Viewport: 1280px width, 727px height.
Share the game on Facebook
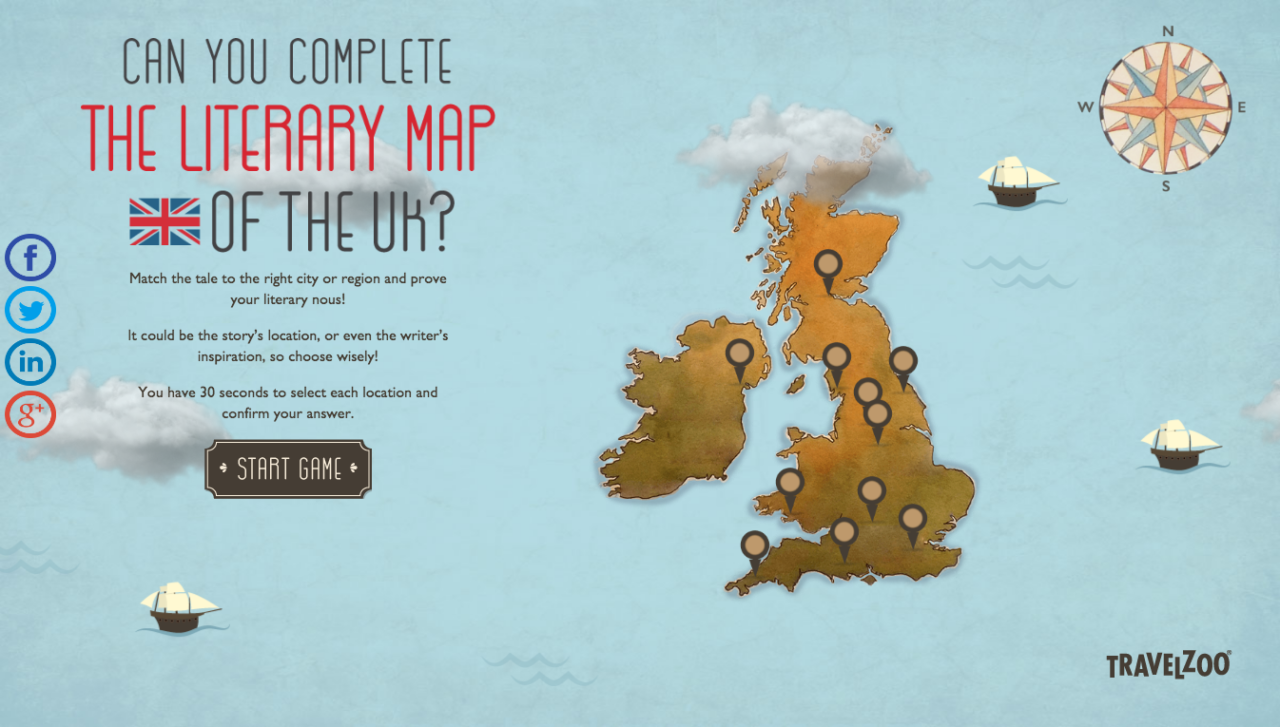[x=29, y=258]
